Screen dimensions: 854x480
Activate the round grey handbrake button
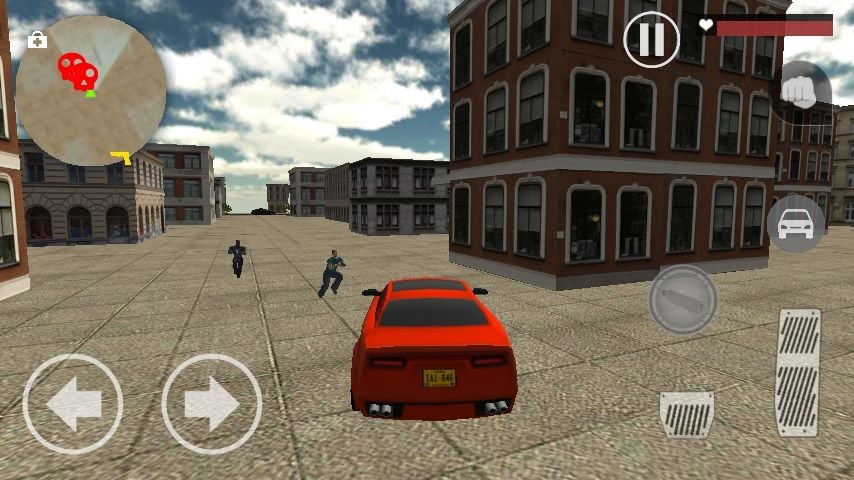click(x=683, y=298)
